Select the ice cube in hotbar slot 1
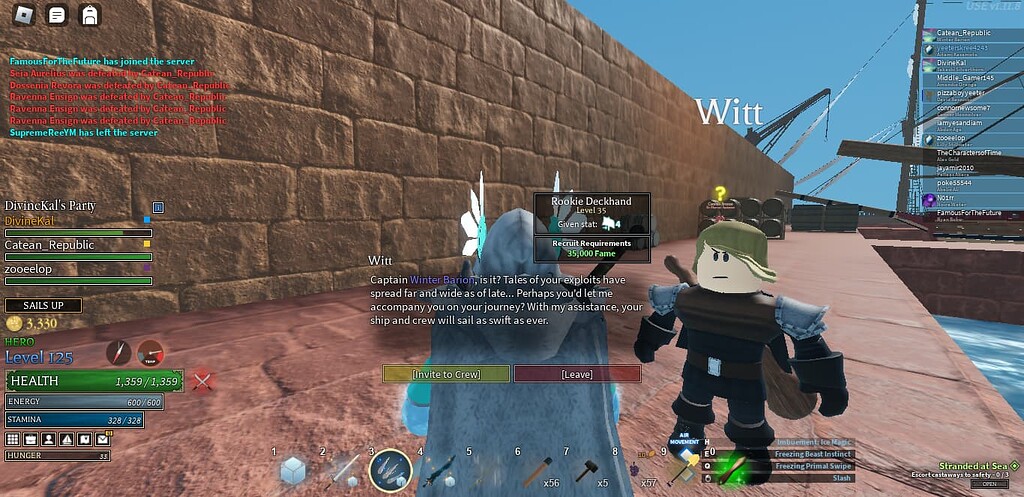The width and height of the screenshot is (1024, 497). pyautogui.click(x=293, y=470)
